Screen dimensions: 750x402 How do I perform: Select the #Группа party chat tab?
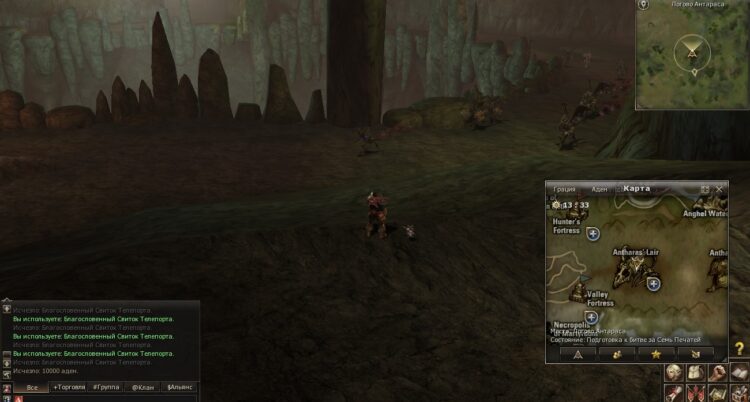tap(105, 386)
